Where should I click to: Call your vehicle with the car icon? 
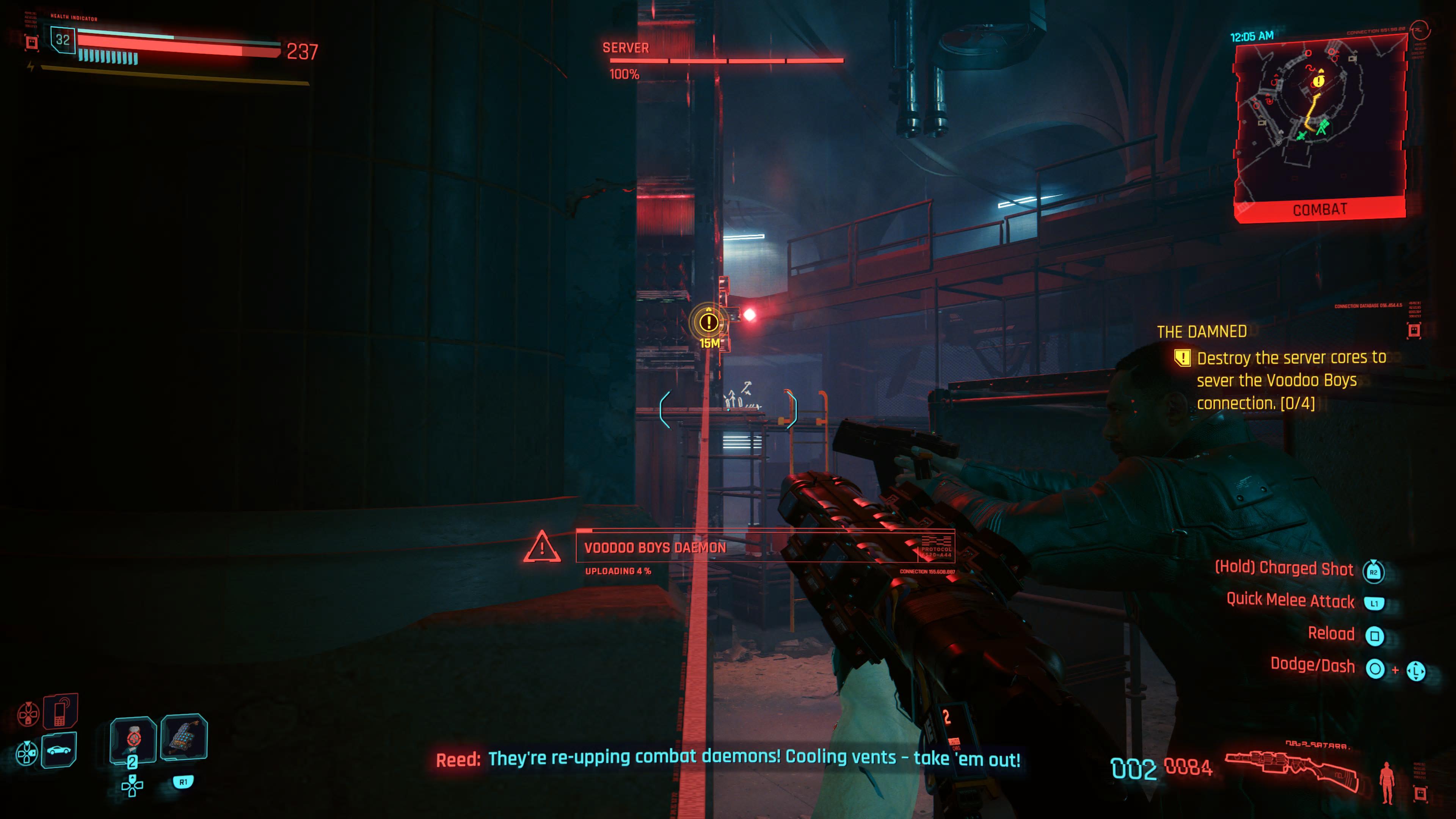coord(60,750)
